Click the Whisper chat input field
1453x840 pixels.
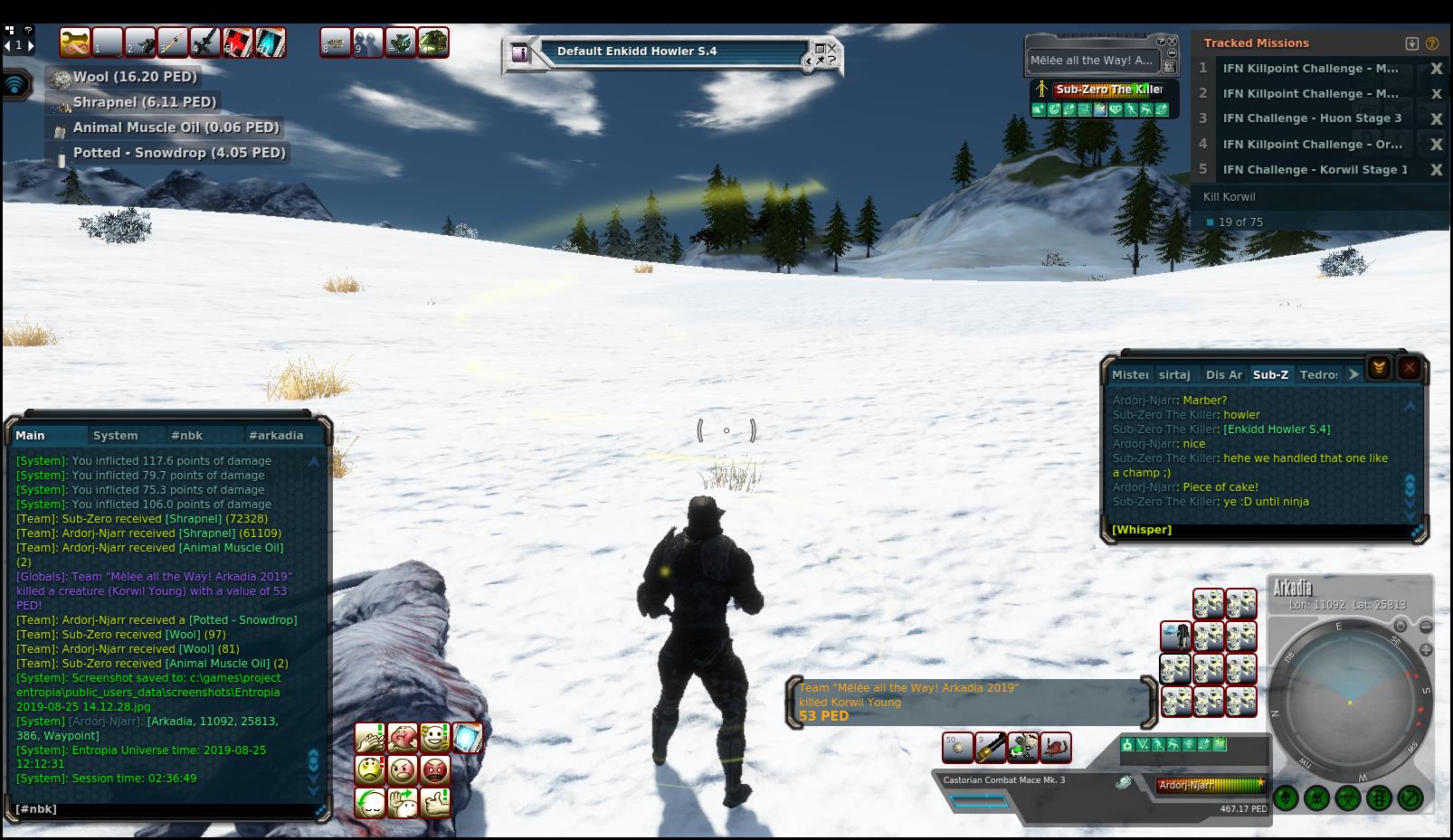[1258, 530]
